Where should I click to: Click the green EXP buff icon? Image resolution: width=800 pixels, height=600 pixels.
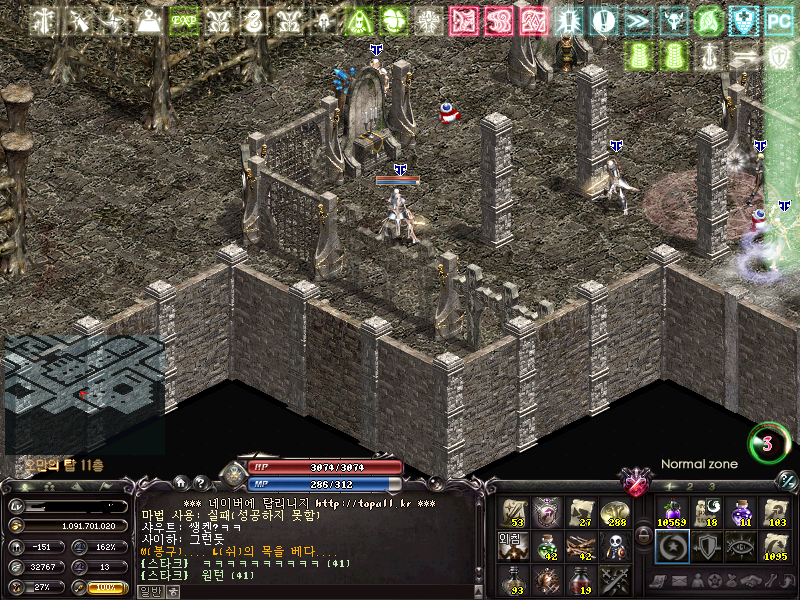183,20
